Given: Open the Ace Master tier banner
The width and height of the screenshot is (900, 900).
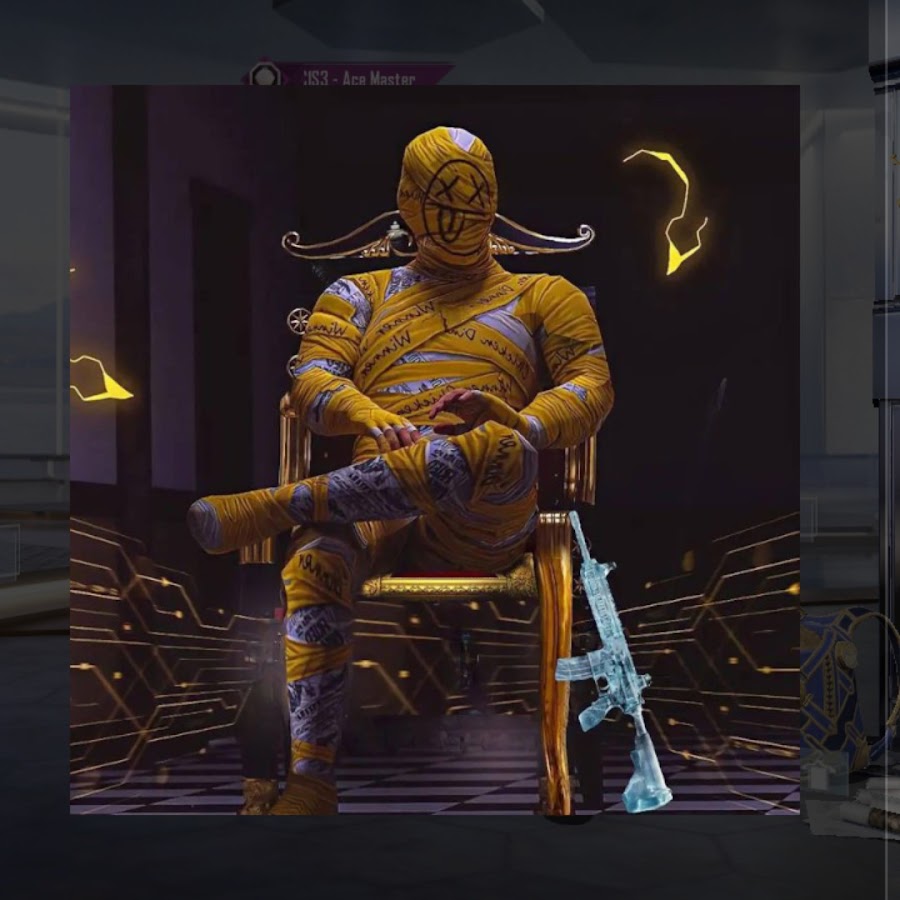Looking at the screenshot, I should 362,76.
